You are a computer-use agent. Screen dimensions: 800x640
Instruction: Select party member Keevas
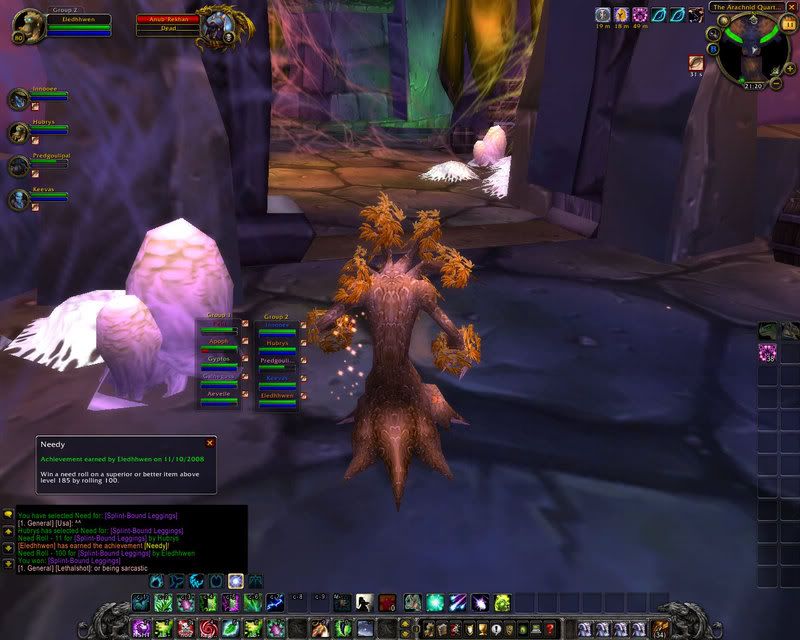click(x=19, y=200)
